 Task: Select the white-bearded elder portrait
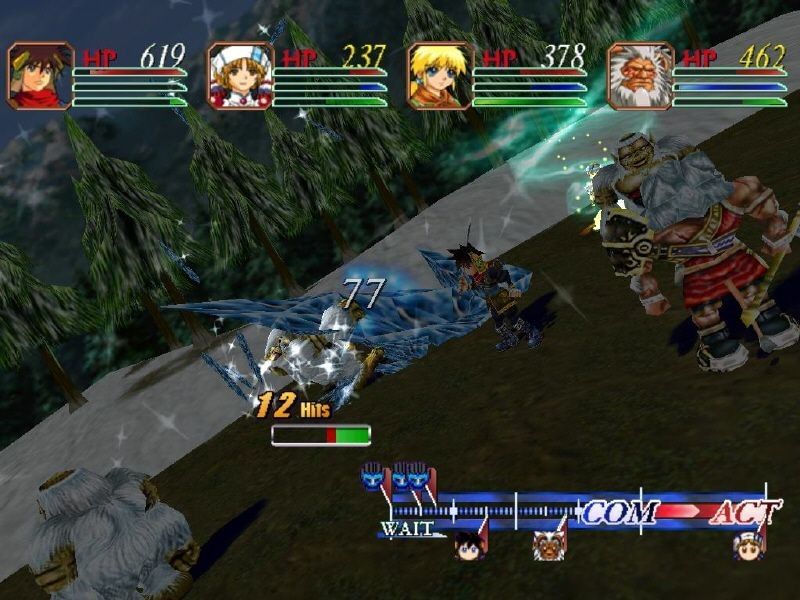[640, 76]
